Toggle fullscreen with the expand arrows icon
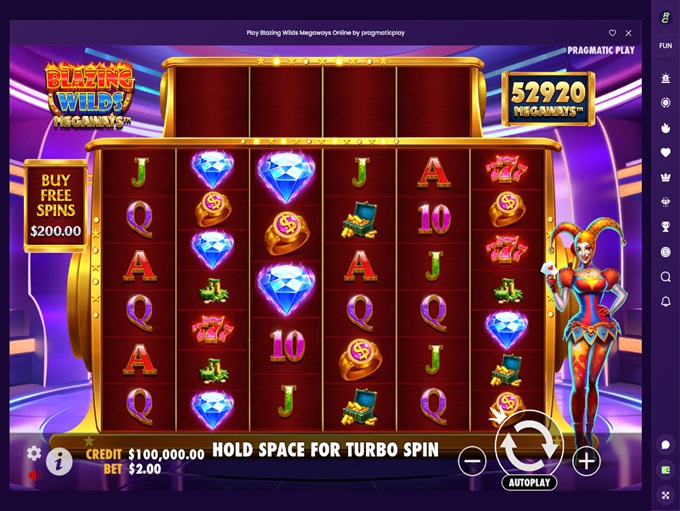 (665, 494)
